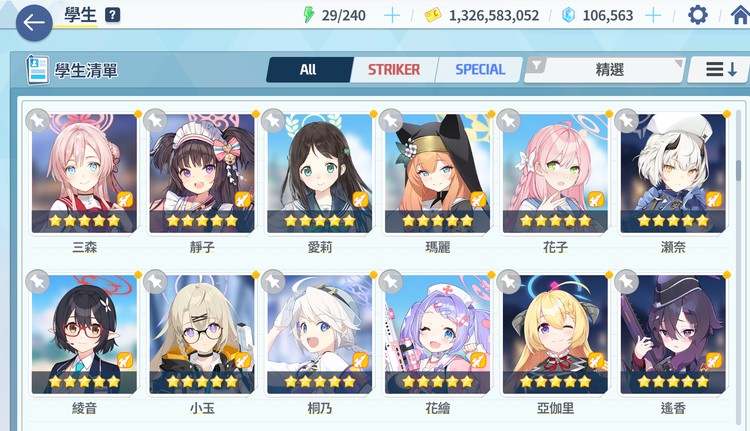Choose student card 靜子
This screenshot has height=431, width=750.
tap(203, 172)
